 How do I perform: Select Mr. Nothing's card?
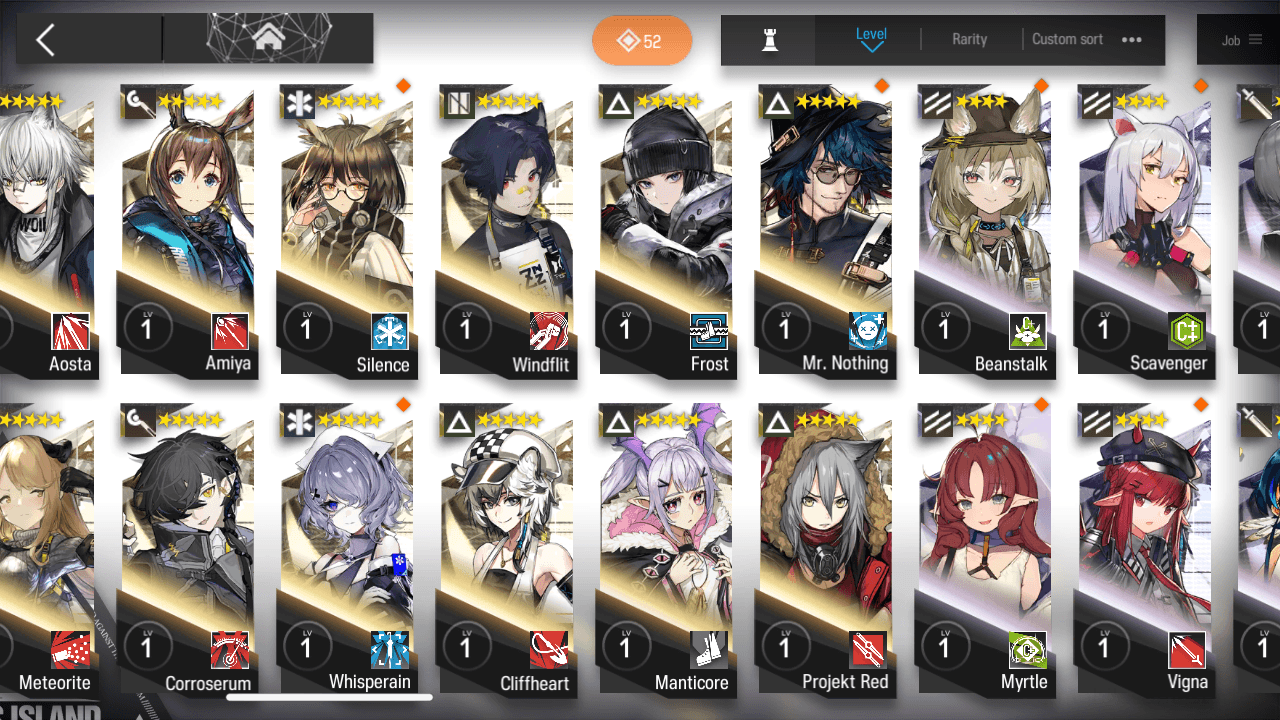[x=826, y=230]
